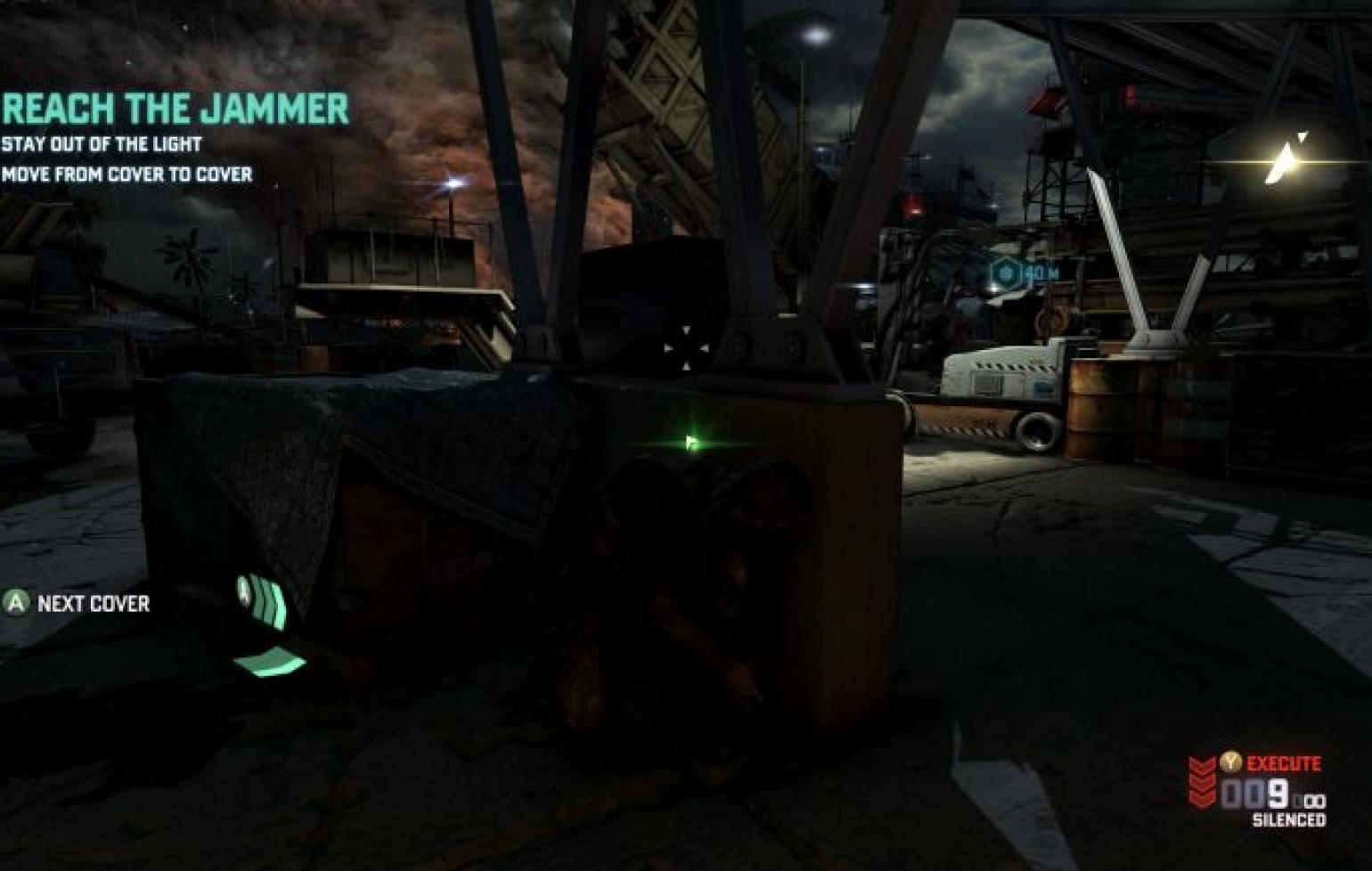The height and width of the screenshot is (871, 1372).
Task: Click the 40 M objective waypoint marker
Action: (1008, 271)
